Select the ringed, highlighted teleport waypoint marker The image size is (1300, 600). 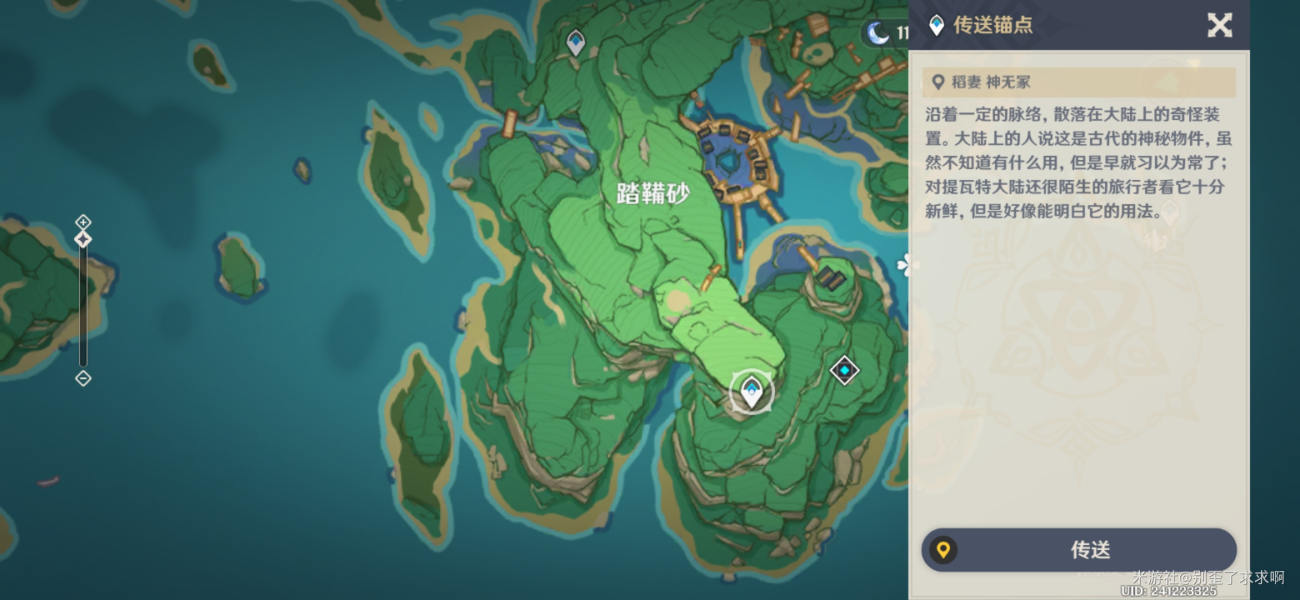click(x=751, y=391)
